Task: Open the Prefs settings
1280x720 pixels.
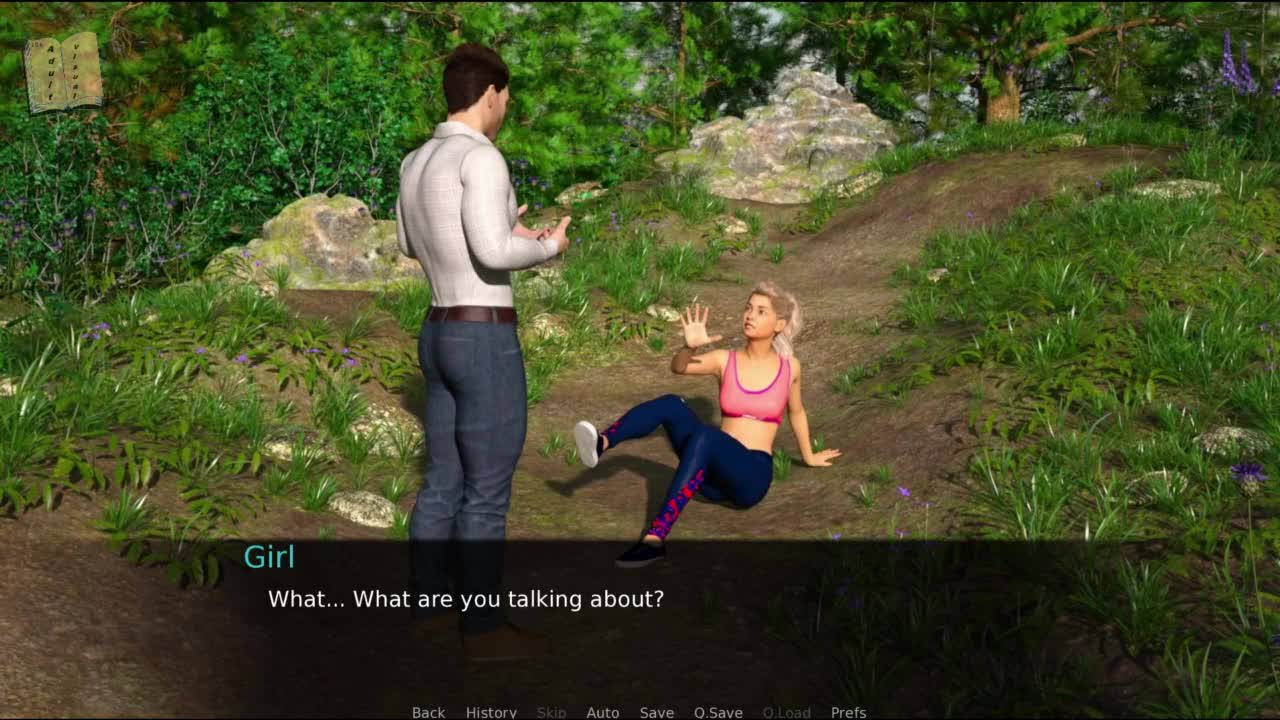Action: 848,712
